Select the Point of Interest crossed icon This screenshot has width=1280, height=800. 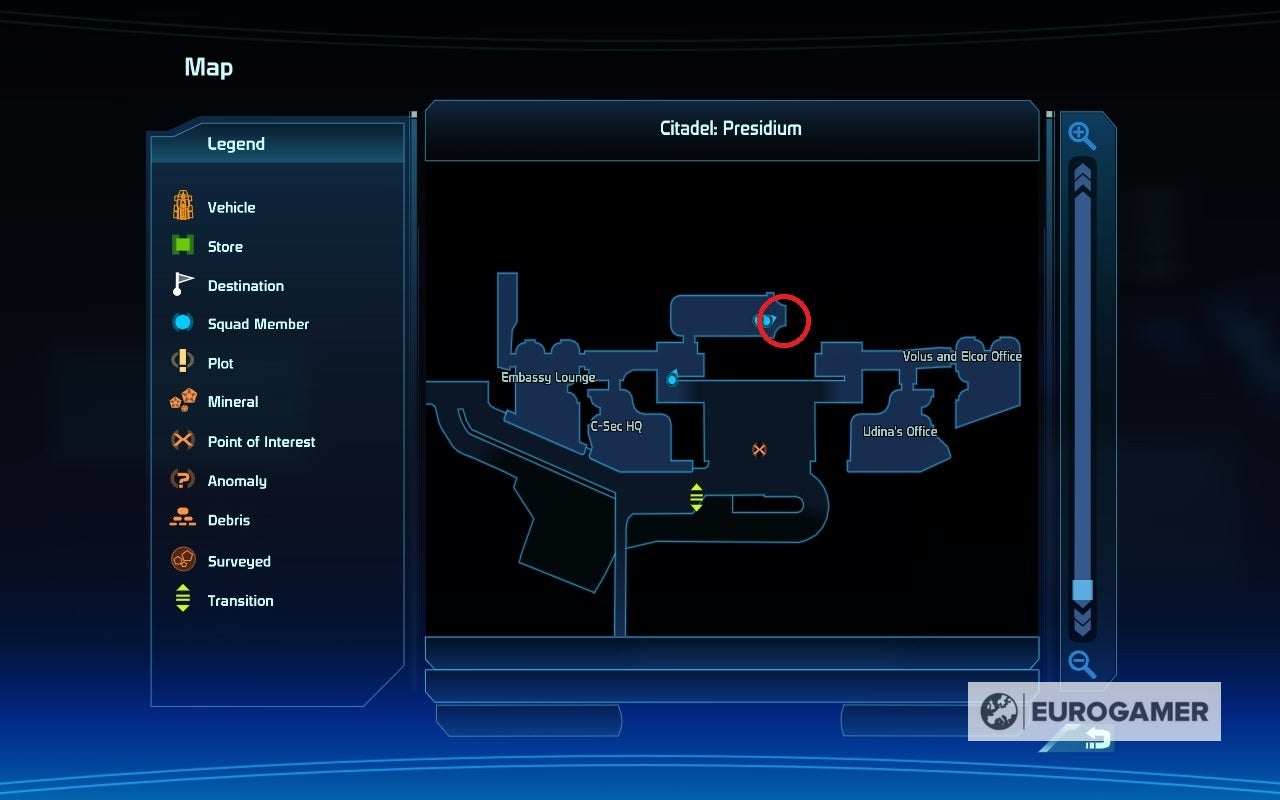click(x=181, y=440)
